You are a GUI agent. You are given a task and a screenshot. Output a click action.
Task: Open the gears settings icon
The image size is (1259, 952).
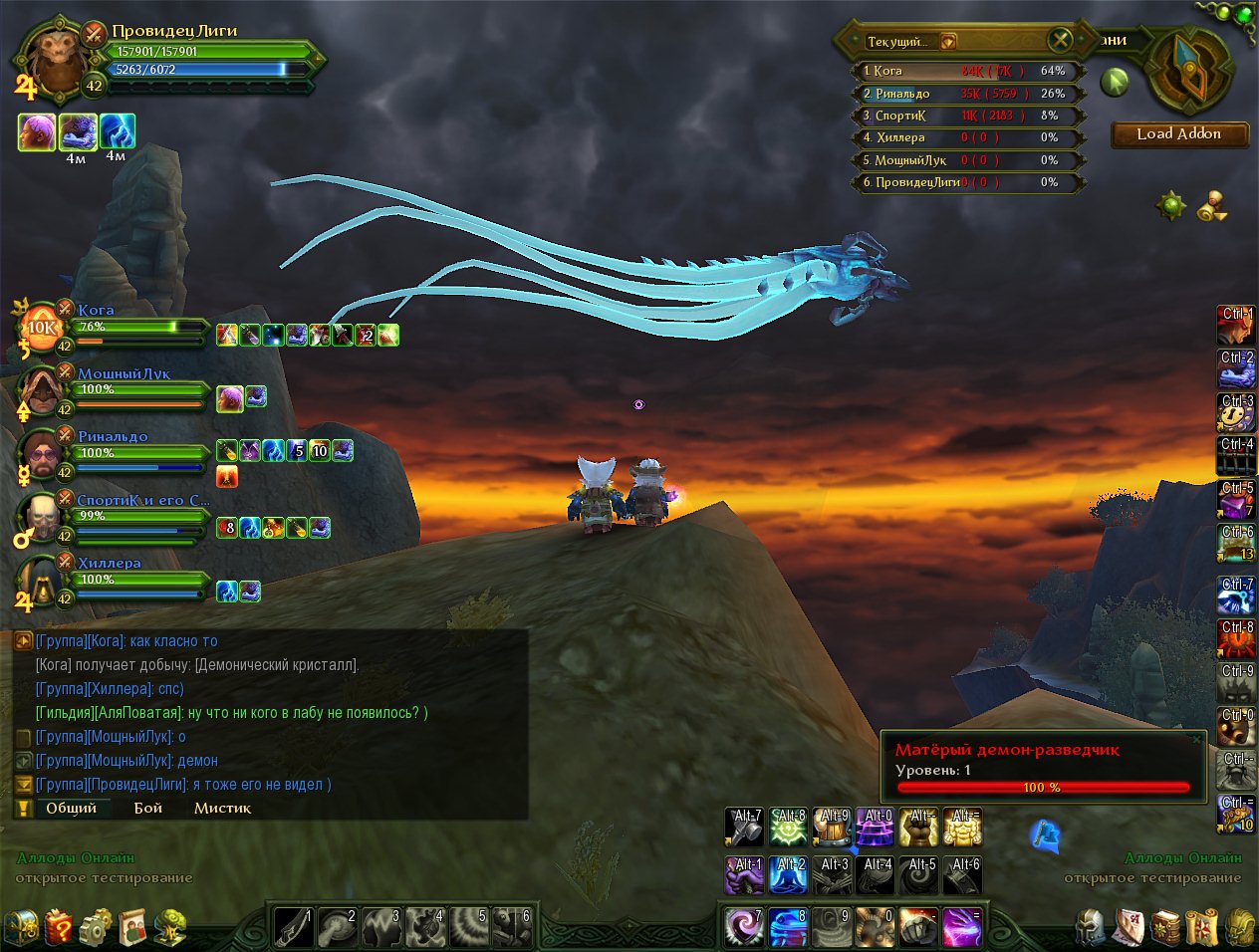tap(97, 927)
